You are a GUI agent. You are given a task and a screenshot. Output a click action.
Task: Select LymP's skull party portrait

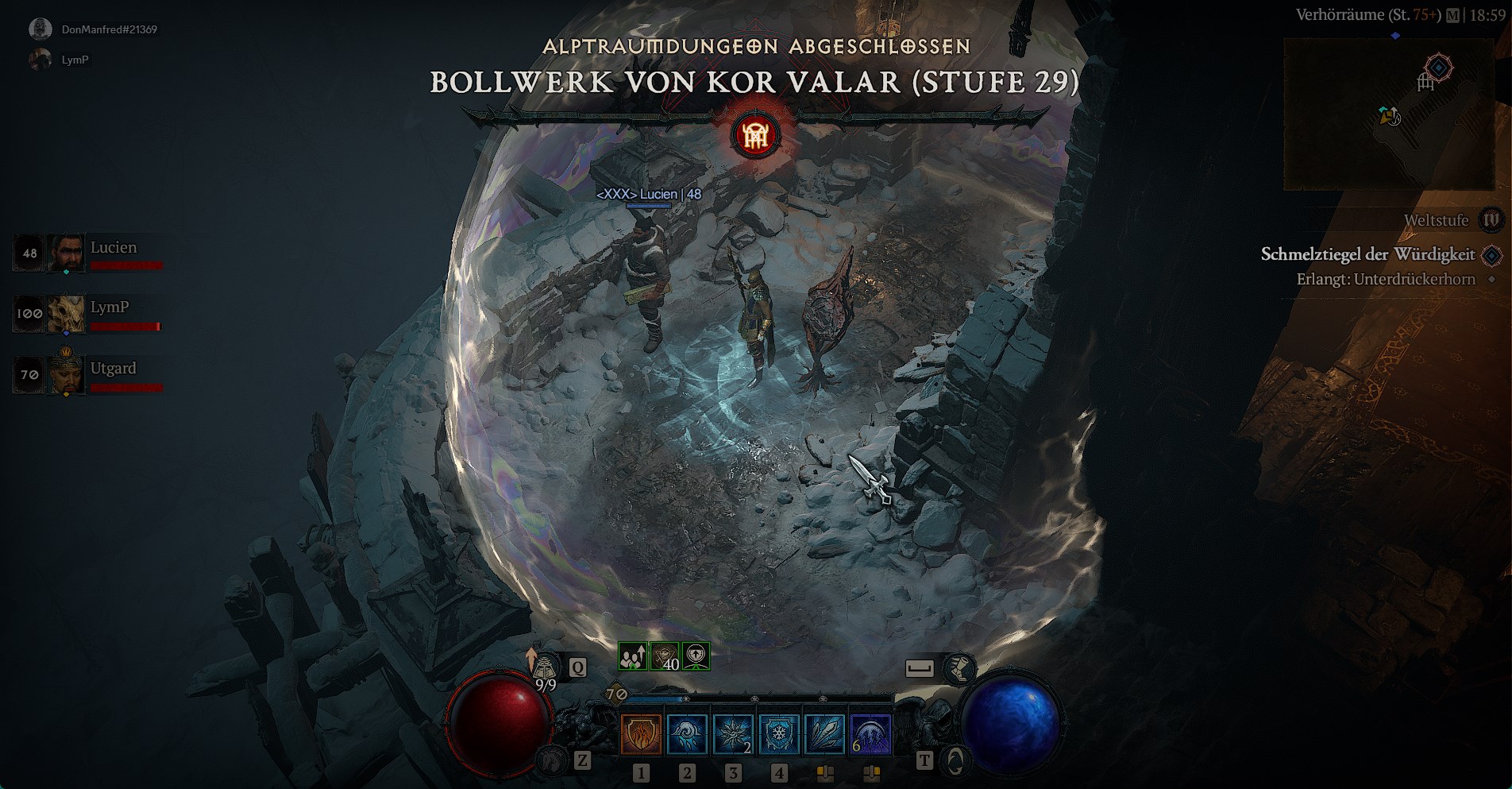coord(66,314)
